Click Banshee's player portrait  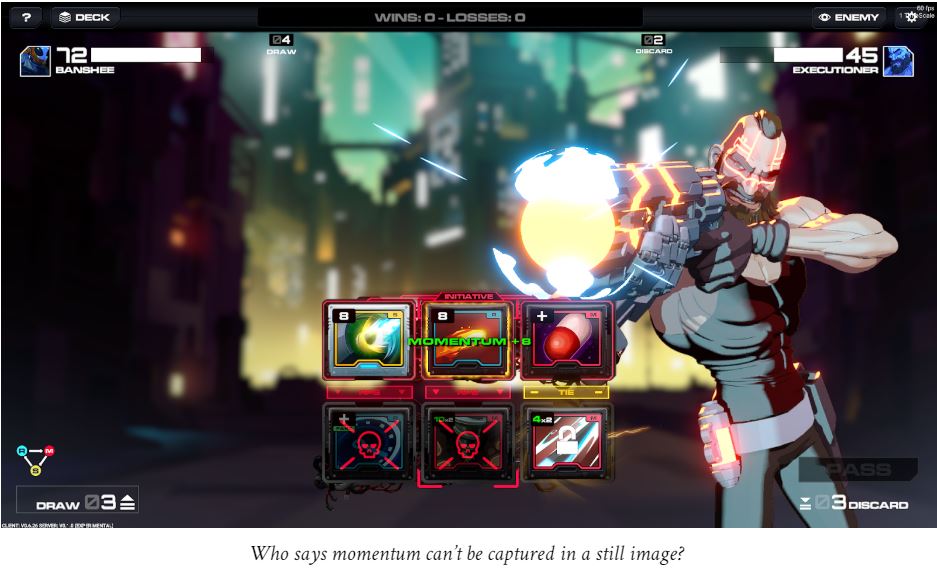click(x=35, y=61)
